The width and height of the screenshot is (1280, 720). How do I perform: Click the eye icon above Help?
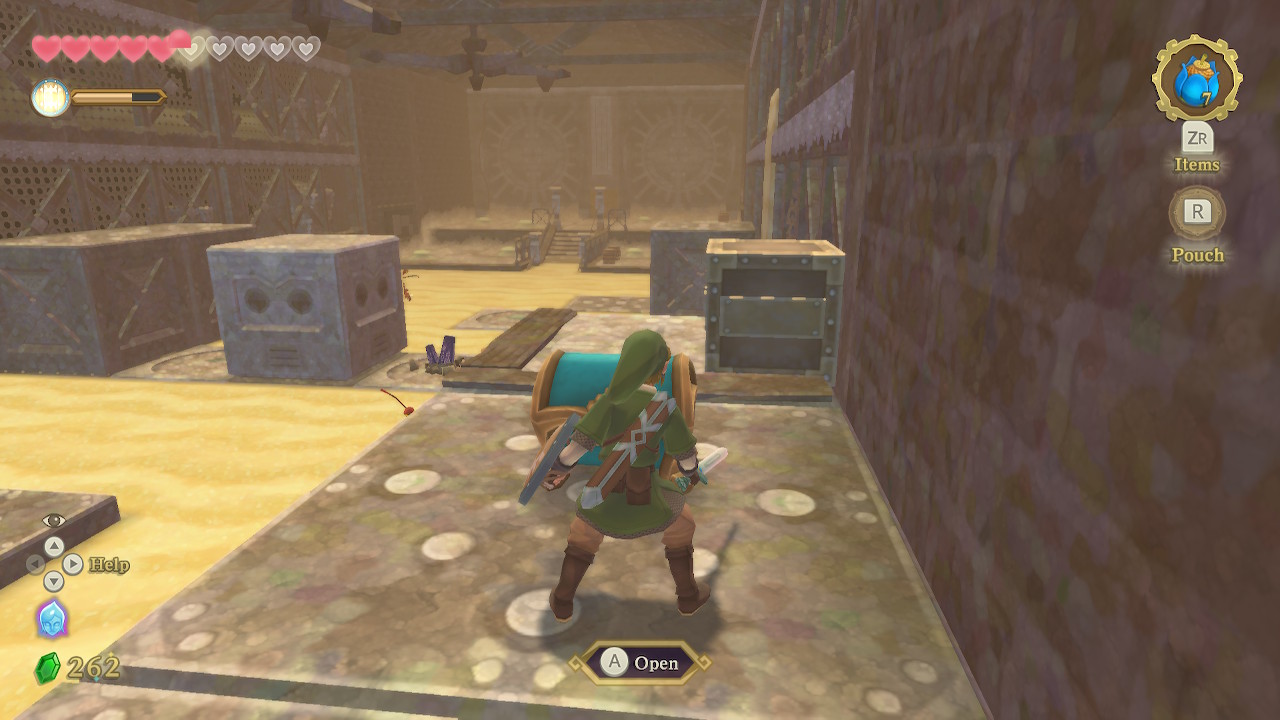(53, 521)
